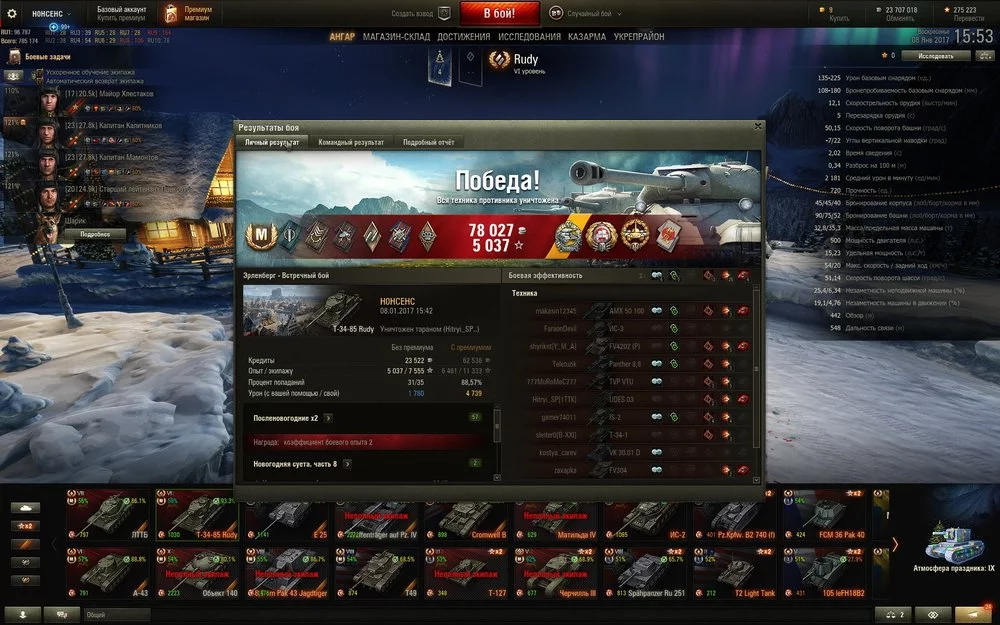
Task: Visit the УКРЕПРАЙОН section
Action: click(642, 37)
